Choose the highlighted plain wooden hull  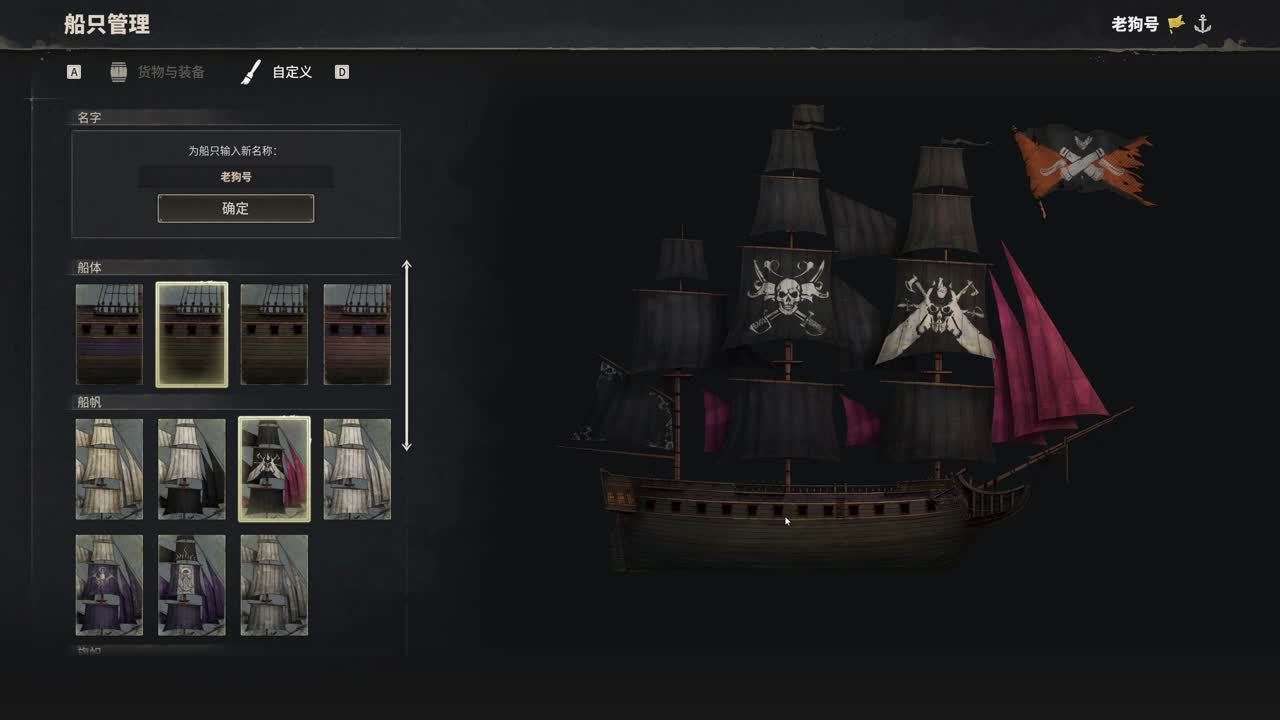point(192,334)
